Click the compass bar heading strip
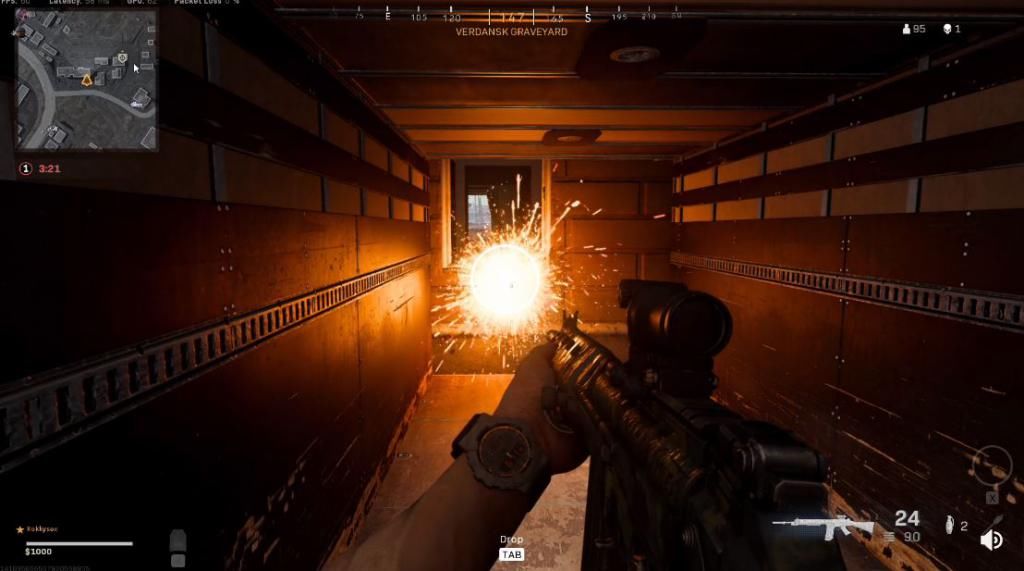The image size is (1024, 571). tap(512, 17)
